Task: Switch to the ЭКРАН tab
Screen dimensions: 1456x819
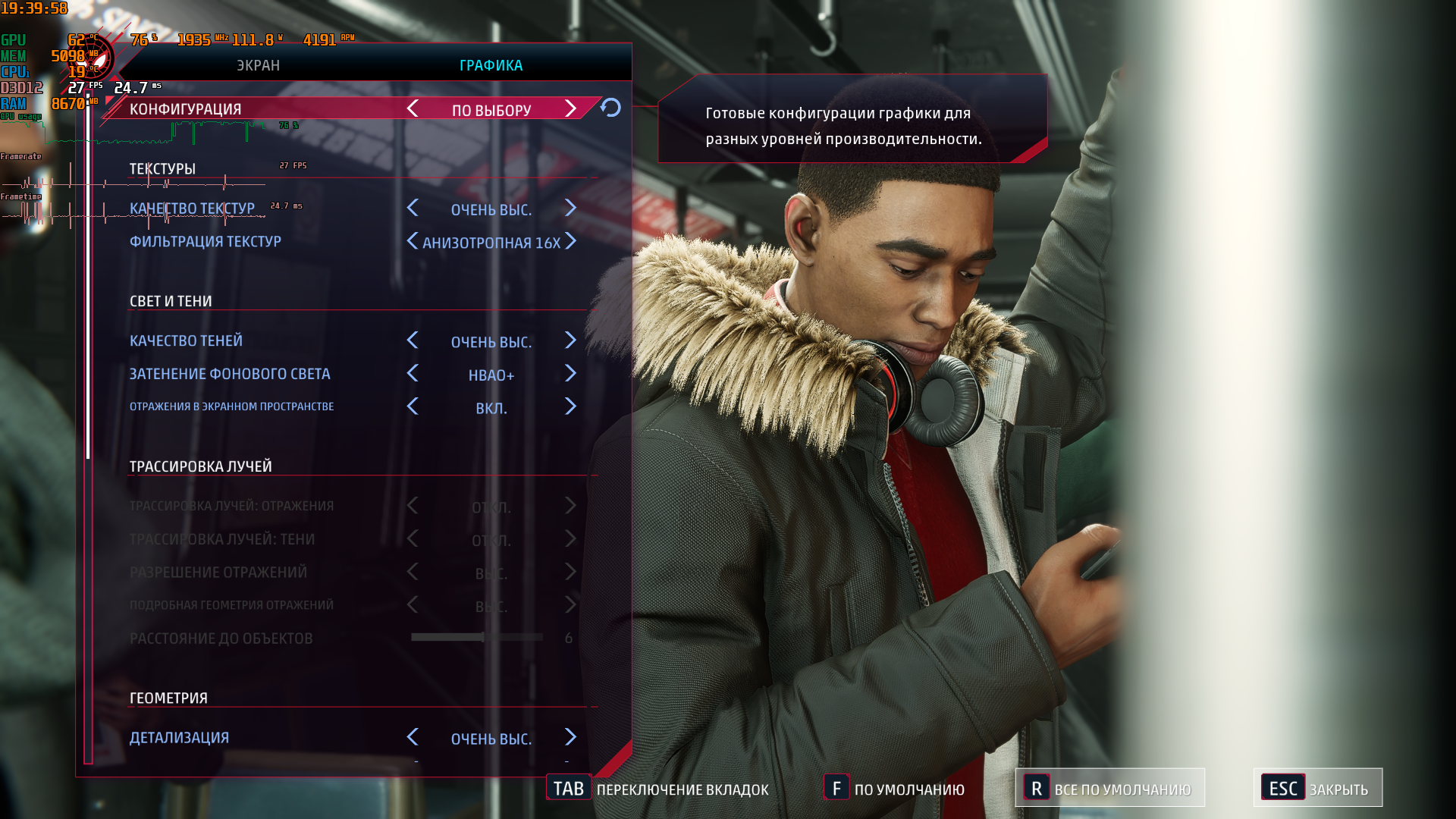Action: point(258,65)
